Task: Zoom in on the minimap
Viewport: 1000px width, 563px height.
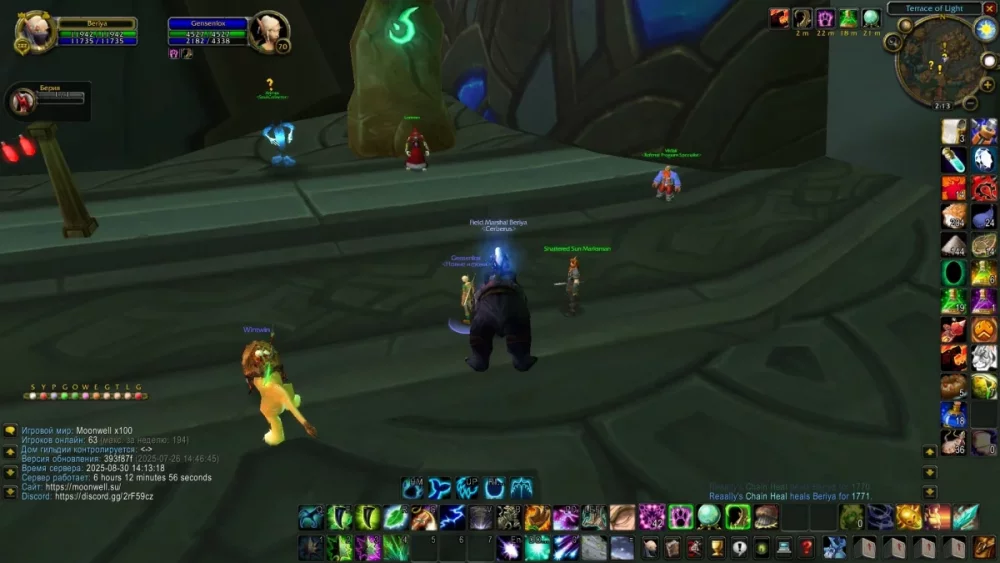Action: coord(986,85)
